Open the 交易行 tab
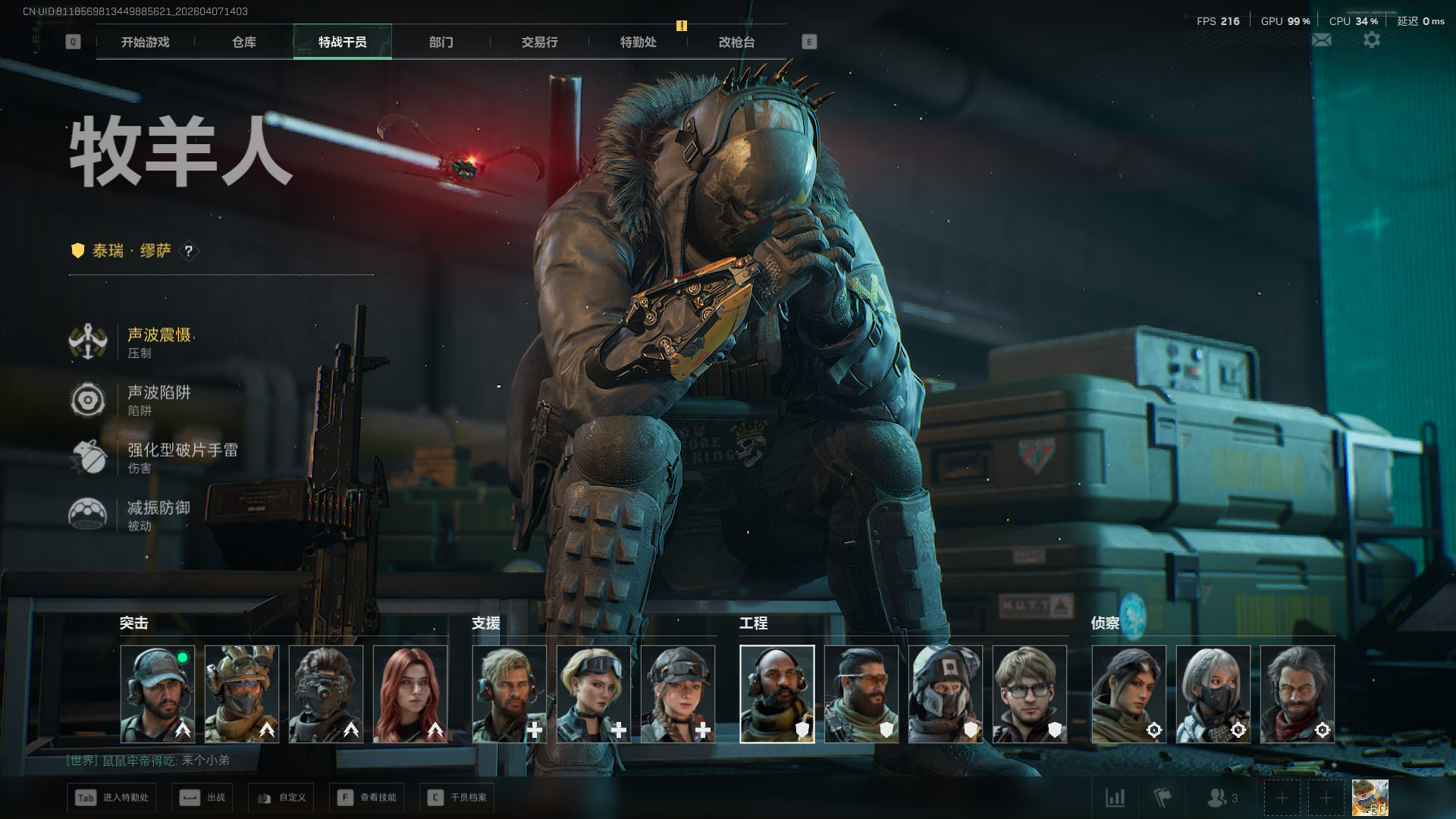The image size is (1456, 819). (540, 42)
